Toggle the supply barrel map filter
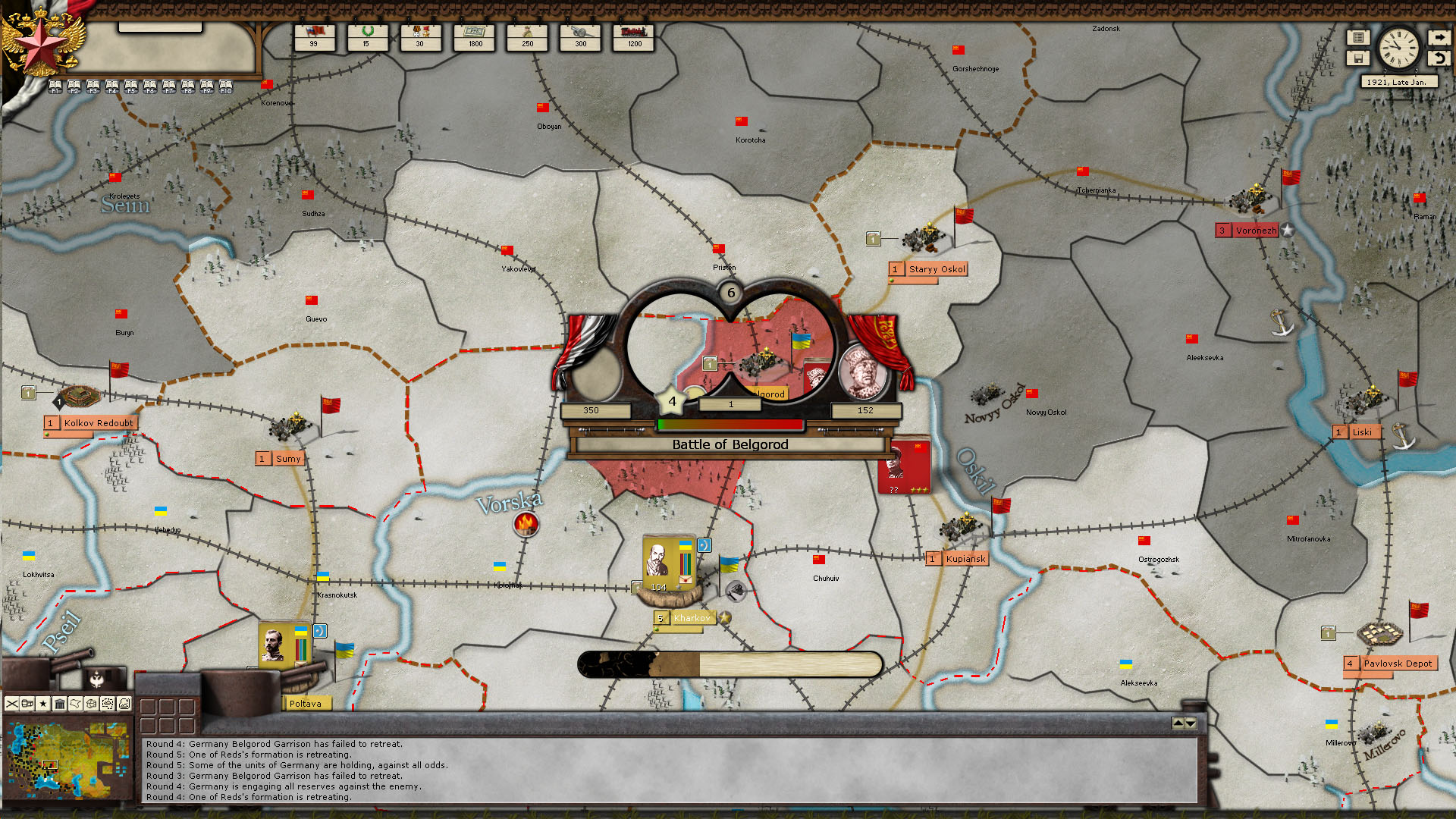 pyautogui.click(x=27, y=703)
